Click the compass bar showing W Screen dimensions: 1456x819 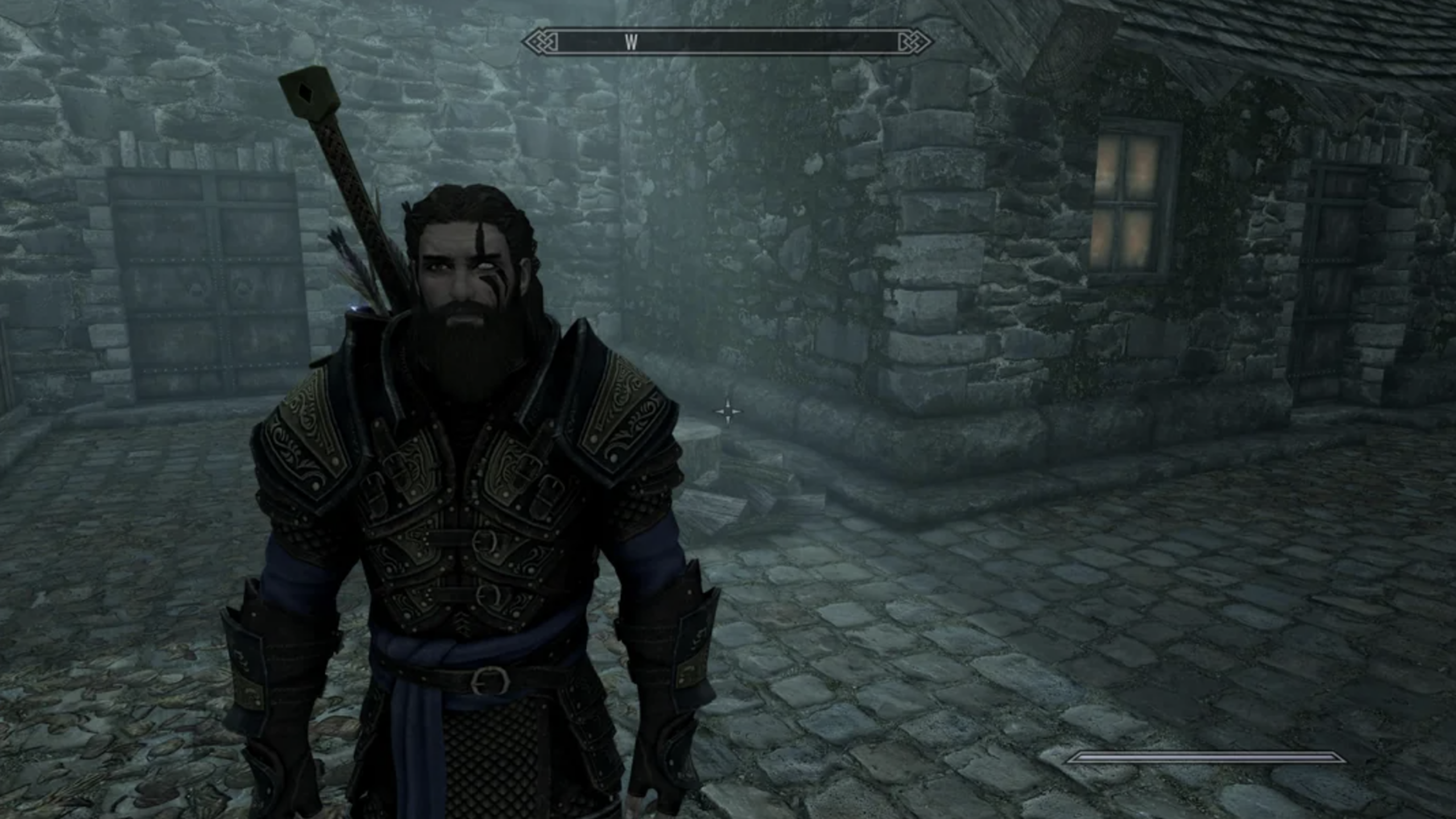click(x=727, y=42)
